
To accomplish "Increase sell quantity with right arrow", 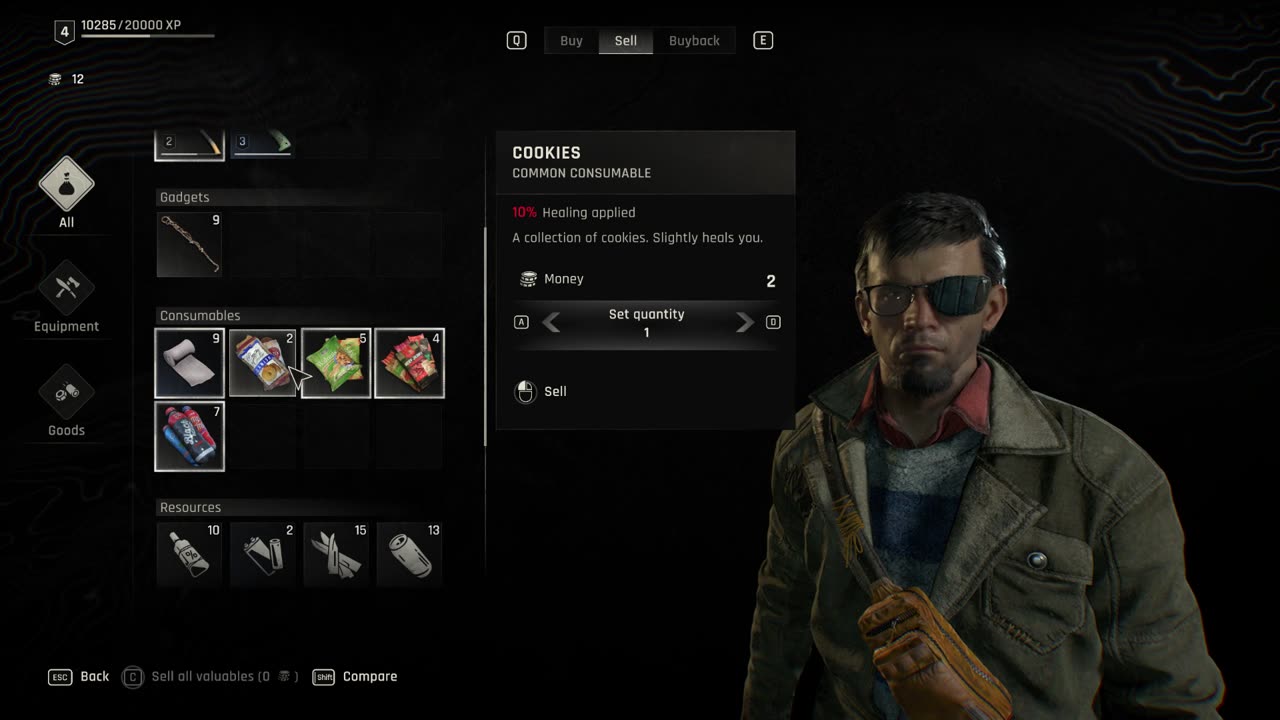I will point(744,322).
